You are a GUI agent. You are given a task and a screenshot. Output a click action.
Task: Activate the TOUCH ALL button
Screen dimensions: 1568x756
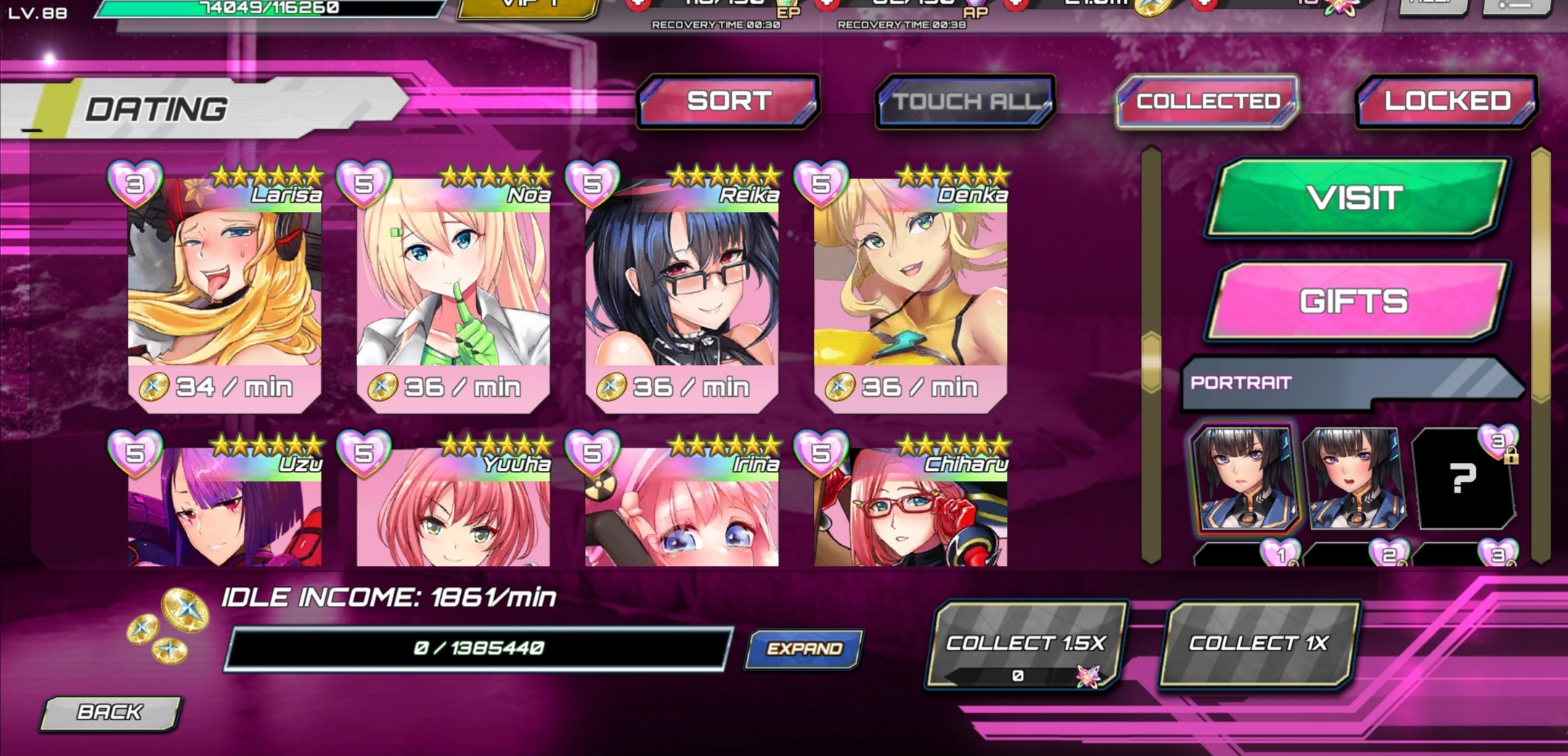[965, 102]
